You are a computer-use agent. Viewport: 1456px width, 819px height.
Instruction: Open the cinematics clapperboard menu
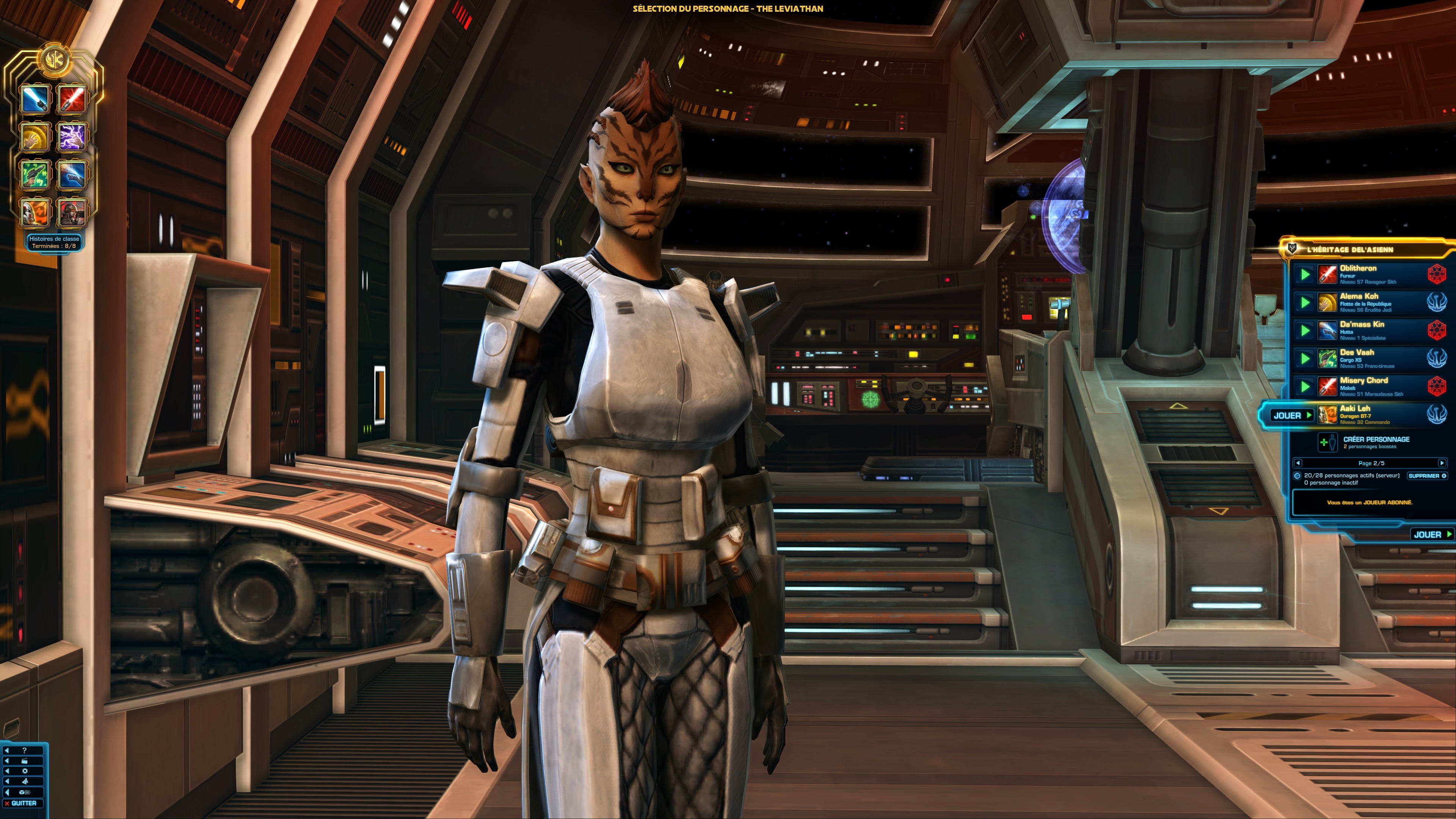pyautogui.click(x=24, y=761)
